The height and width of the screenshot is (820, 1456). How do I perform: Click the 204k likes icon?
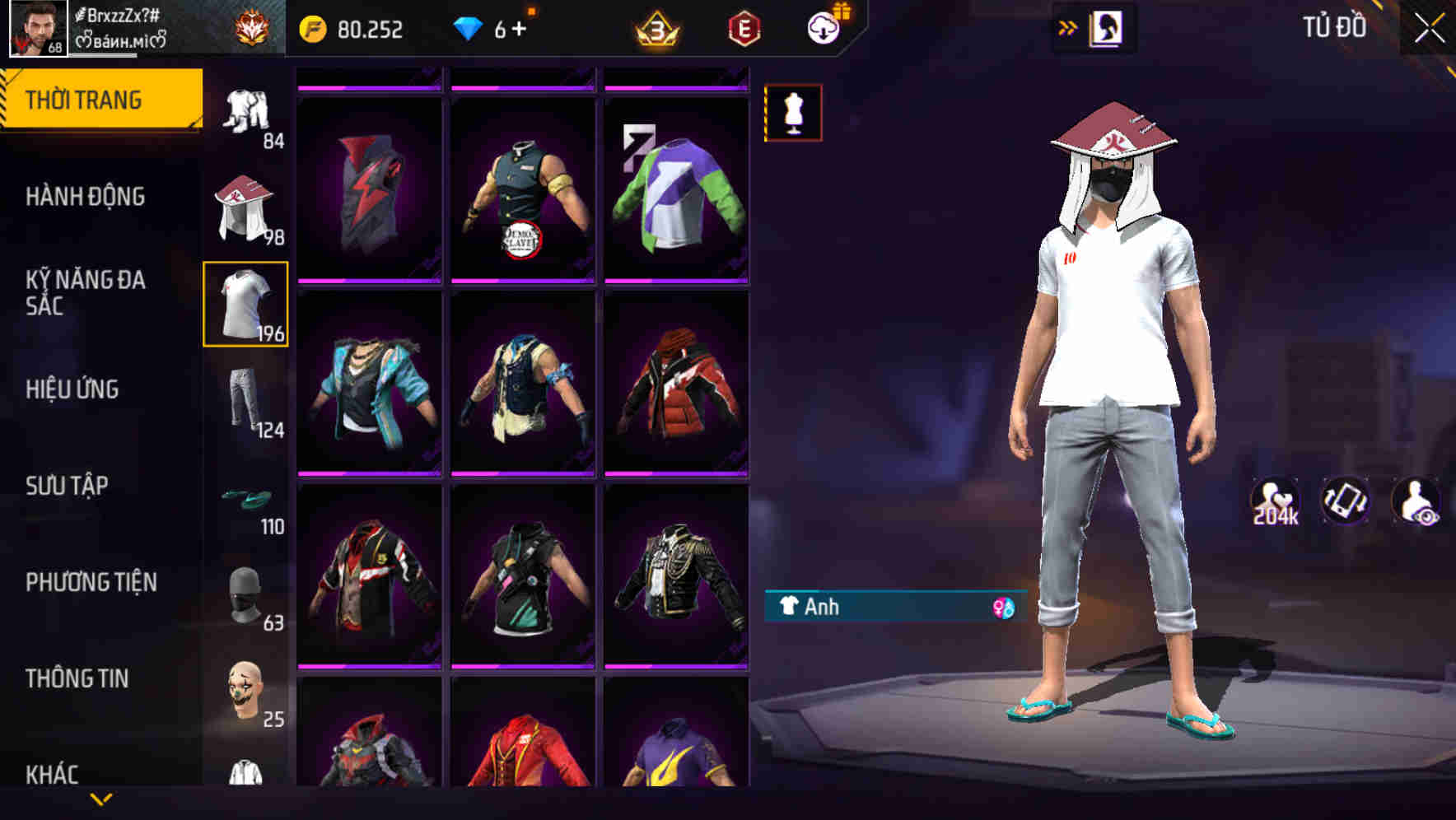(x=1273, y=501)
